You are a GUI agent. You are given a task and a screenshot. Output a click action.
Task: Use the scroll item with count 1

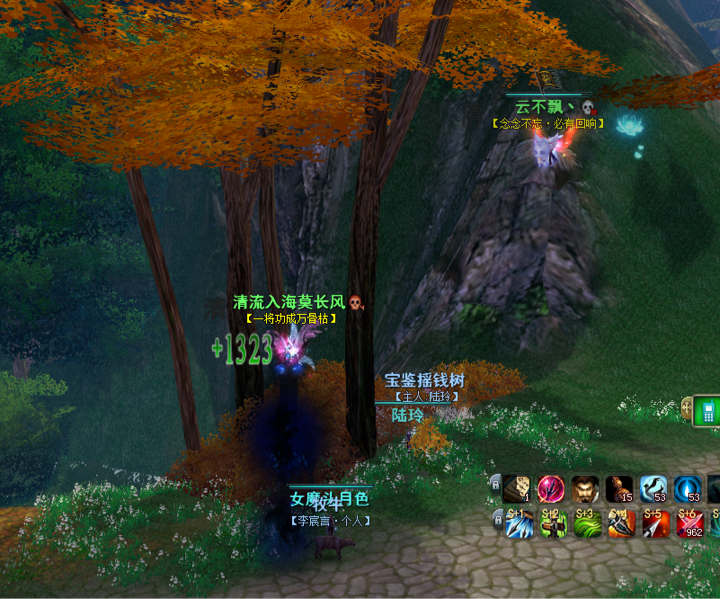517,488
